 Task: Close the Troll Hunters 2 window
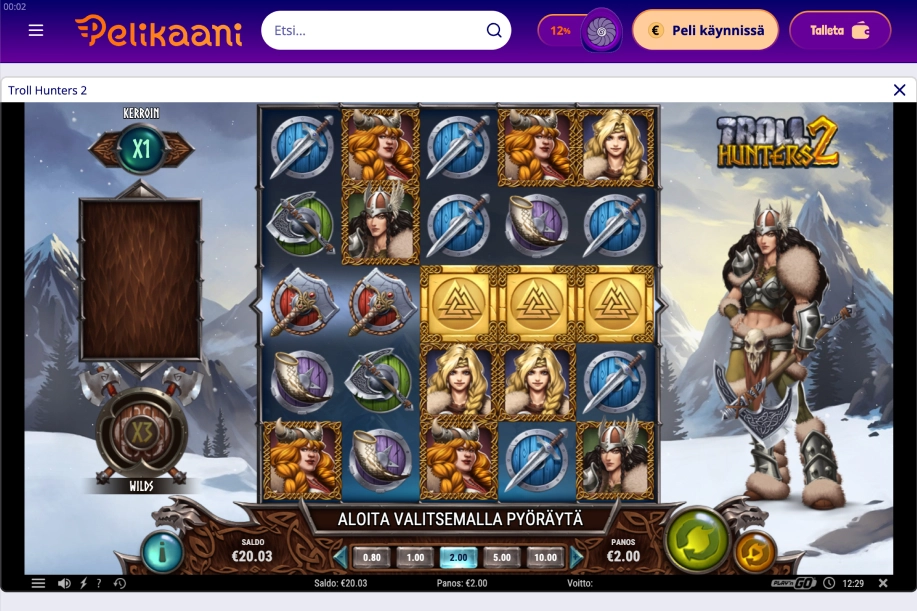coord(899,90)
